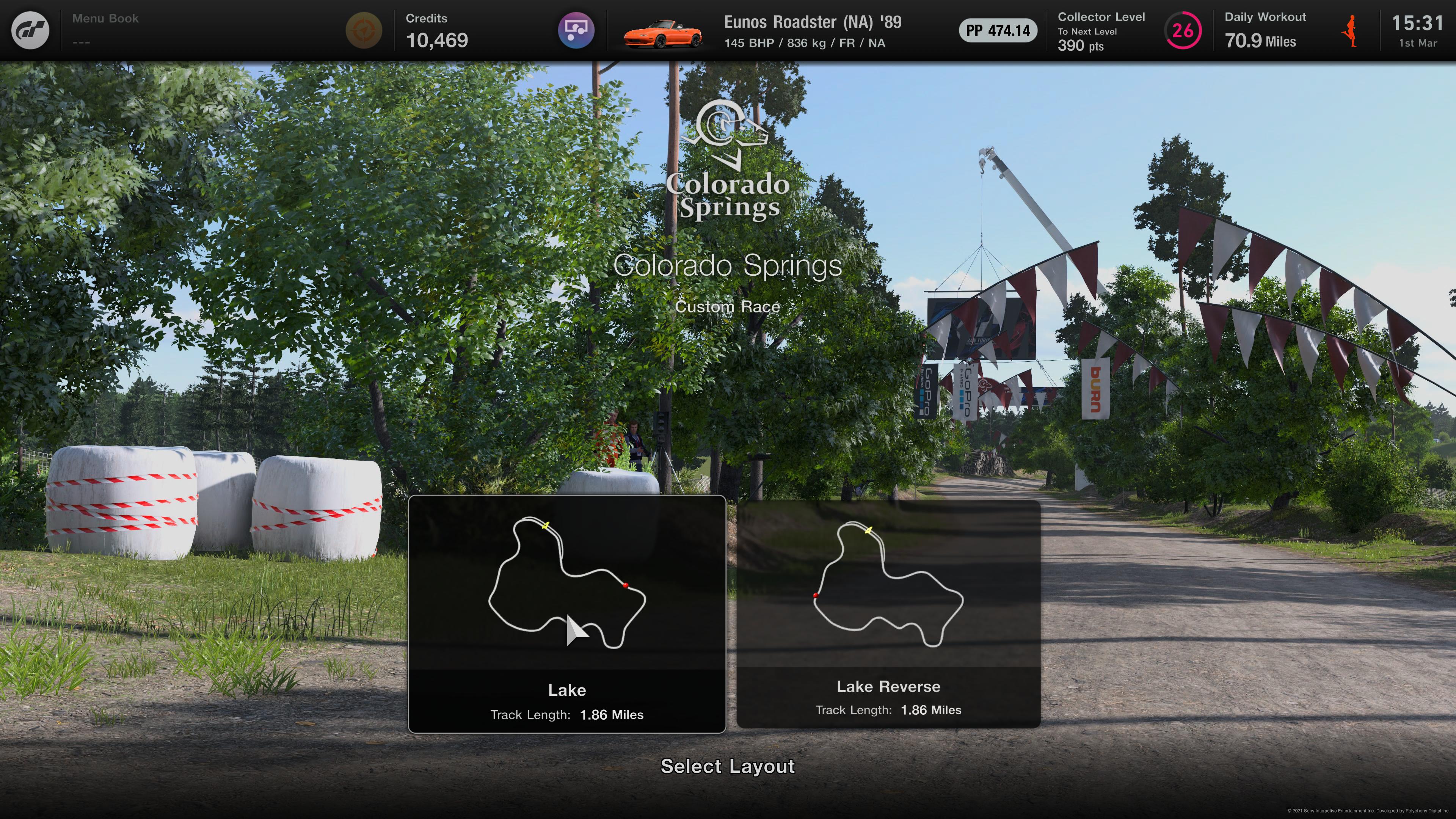Open the purple Showcase music icon
1456x819 pixels.
576,30
